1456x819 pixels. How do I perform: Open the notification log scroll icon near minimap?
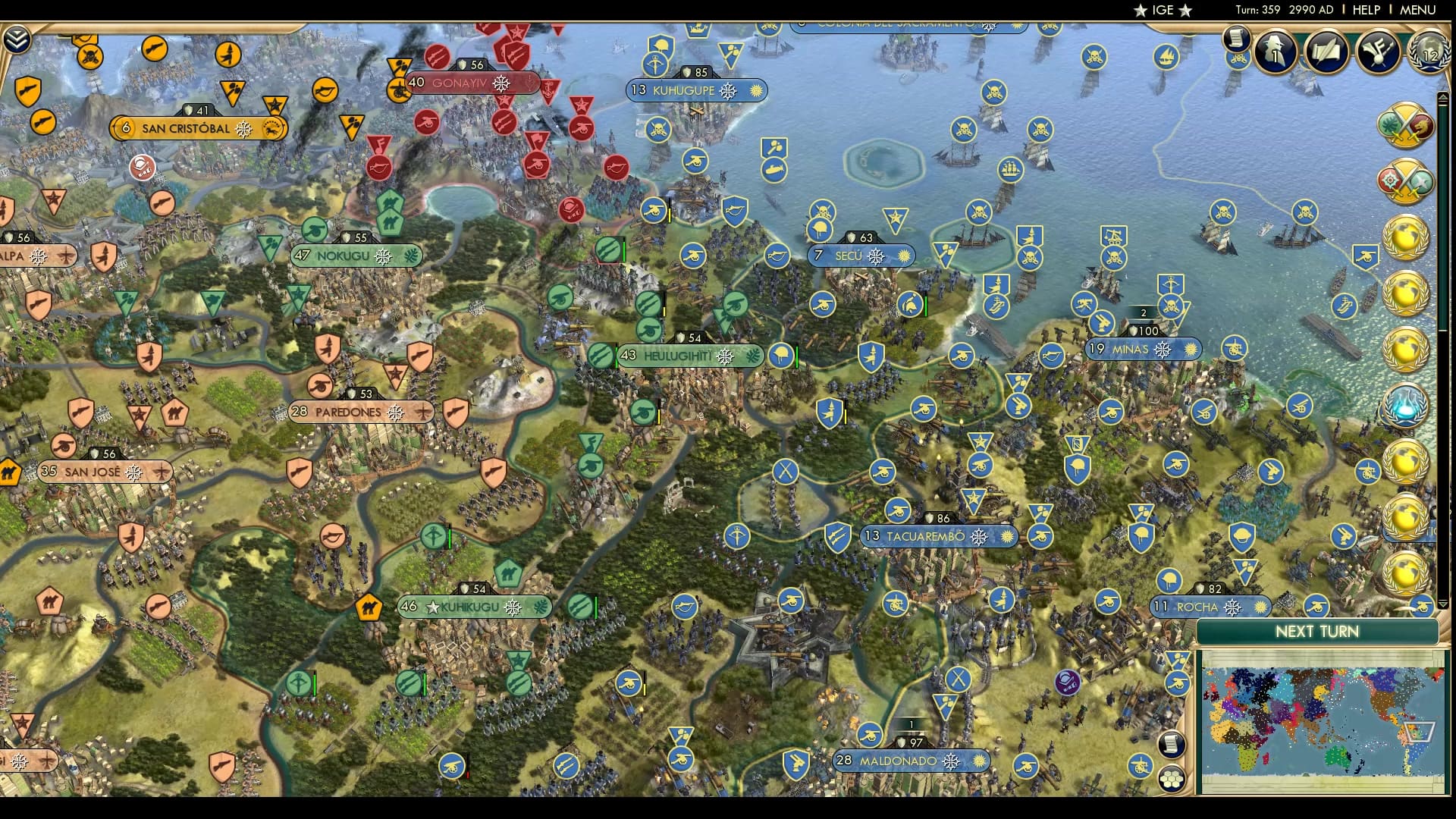(x=1172, y=745)
